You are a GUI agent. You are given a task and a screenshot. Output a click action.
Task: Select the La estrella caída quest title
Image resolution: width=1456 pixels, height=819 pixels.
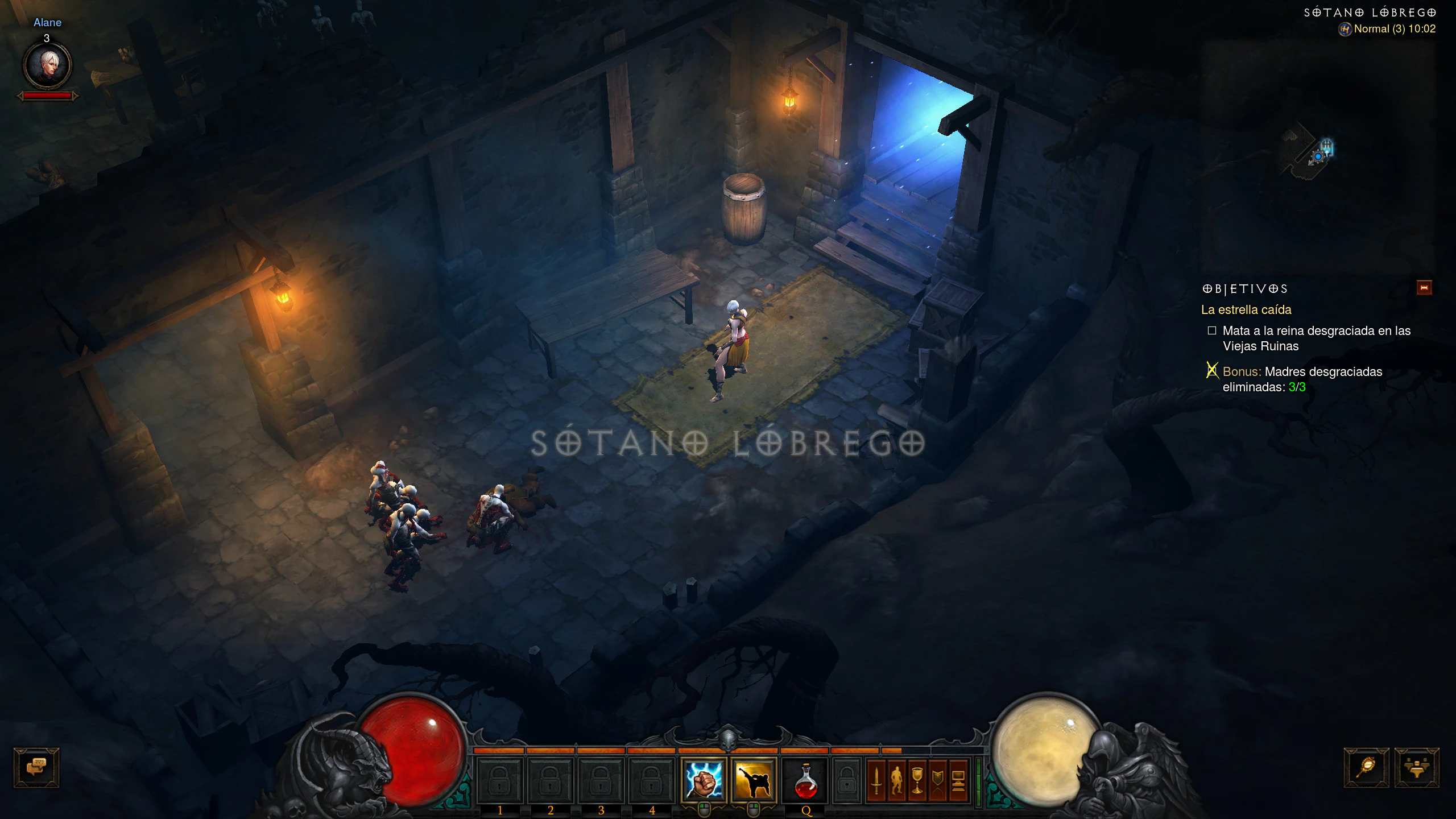[x=1246, y=310]
